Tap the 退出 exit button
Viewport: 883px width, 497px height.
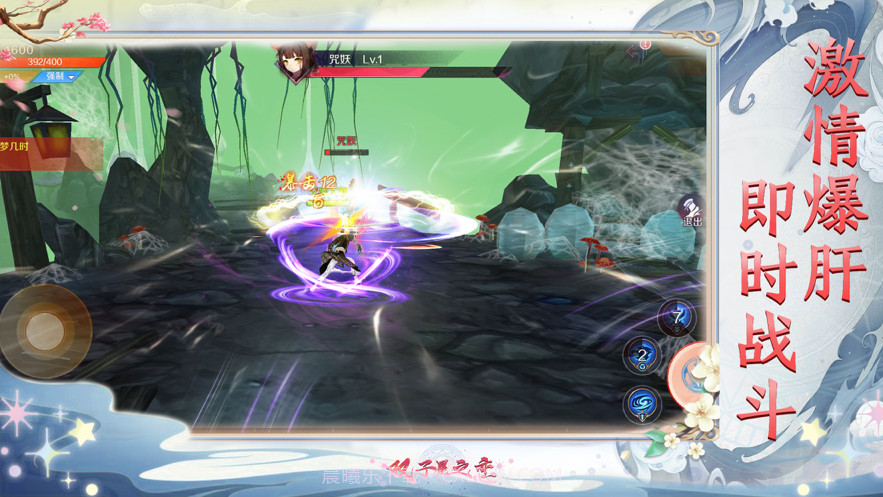(690, 211)
